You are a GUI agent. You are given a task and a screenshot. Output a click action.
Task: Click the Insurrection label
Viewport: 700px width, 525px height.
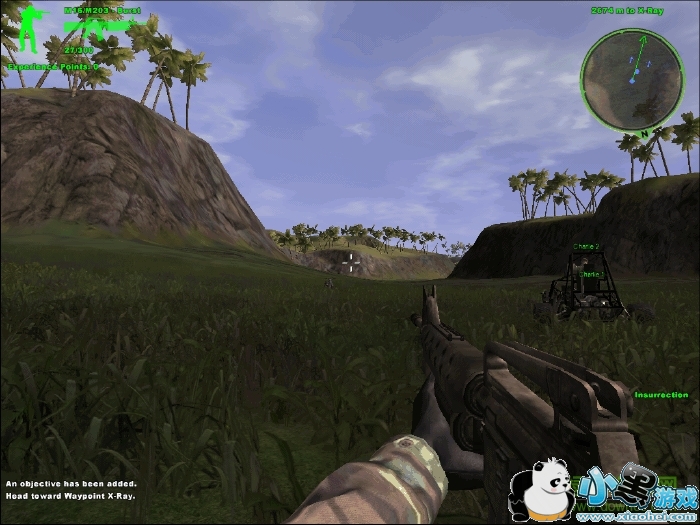(661, 395)
